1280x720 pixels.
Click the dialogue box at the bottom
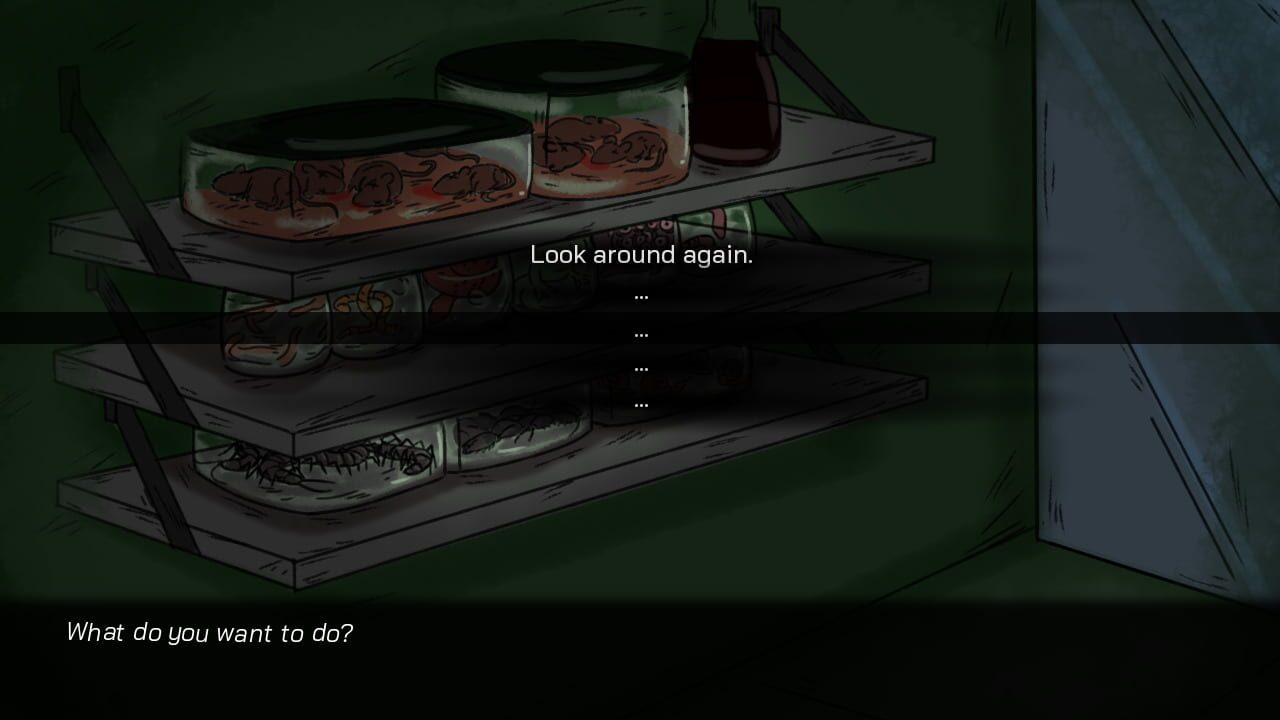click(x=640, y=660)
